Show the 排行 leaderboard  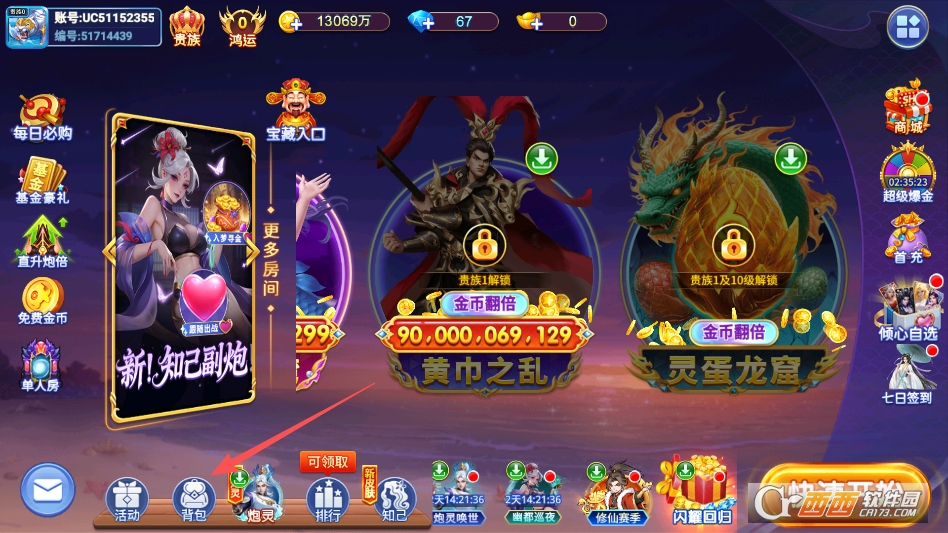point(327,499)
